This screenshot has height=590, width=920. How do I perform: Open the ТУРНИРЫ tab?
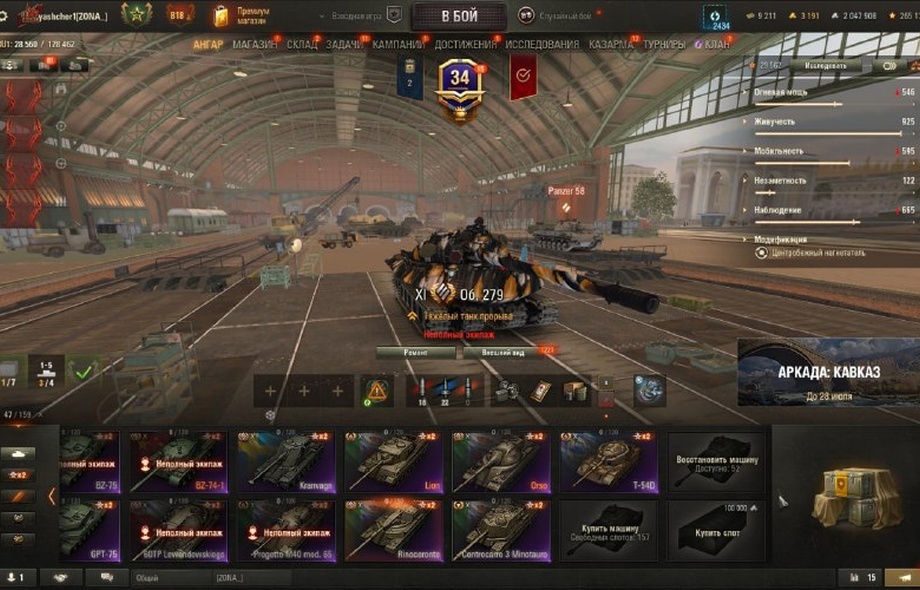[664, 45]
